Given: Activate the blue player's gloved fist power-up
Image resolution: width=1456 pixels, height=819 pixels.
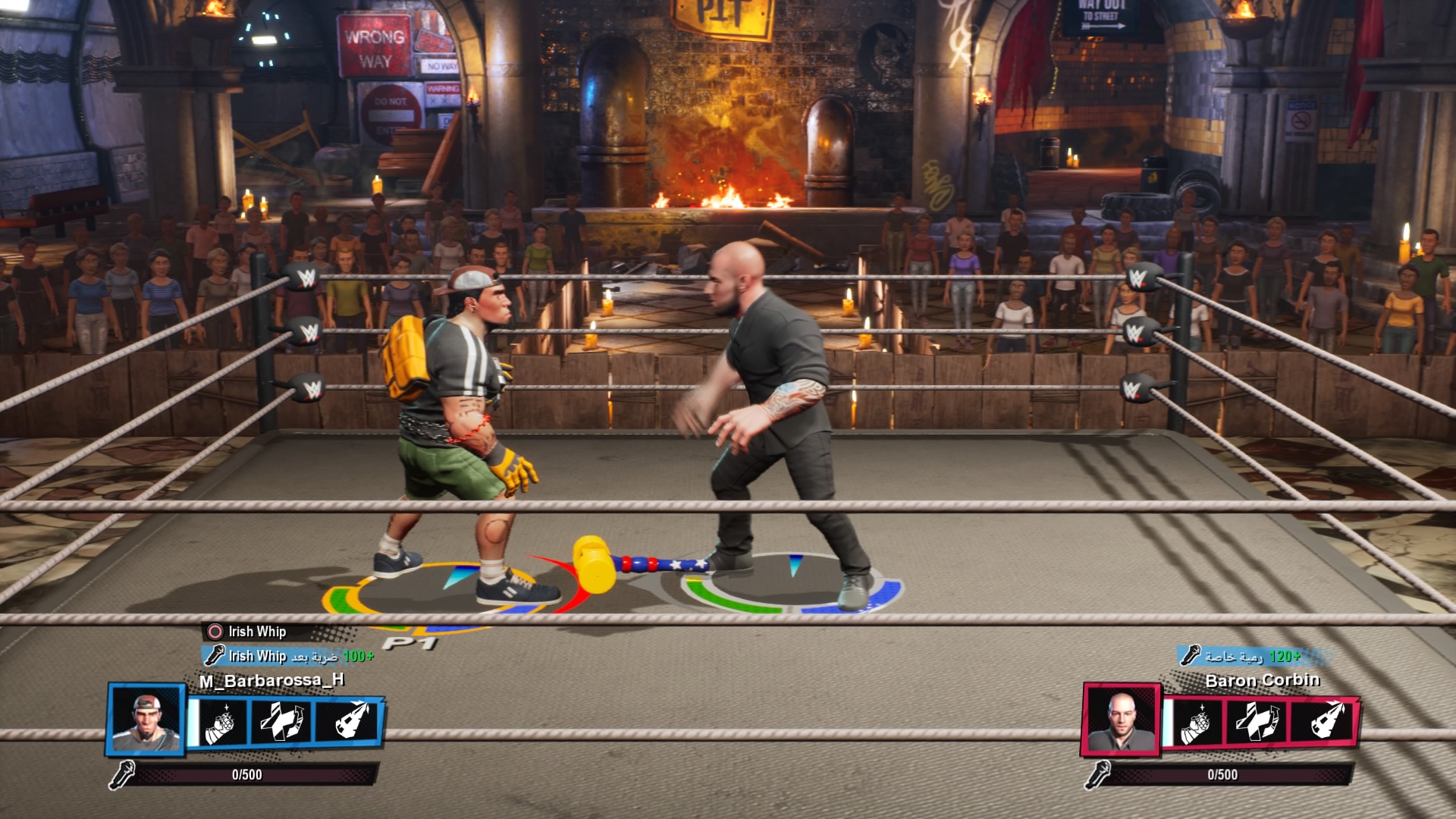Looking at the screenshot, I should [x=219, y=723].
